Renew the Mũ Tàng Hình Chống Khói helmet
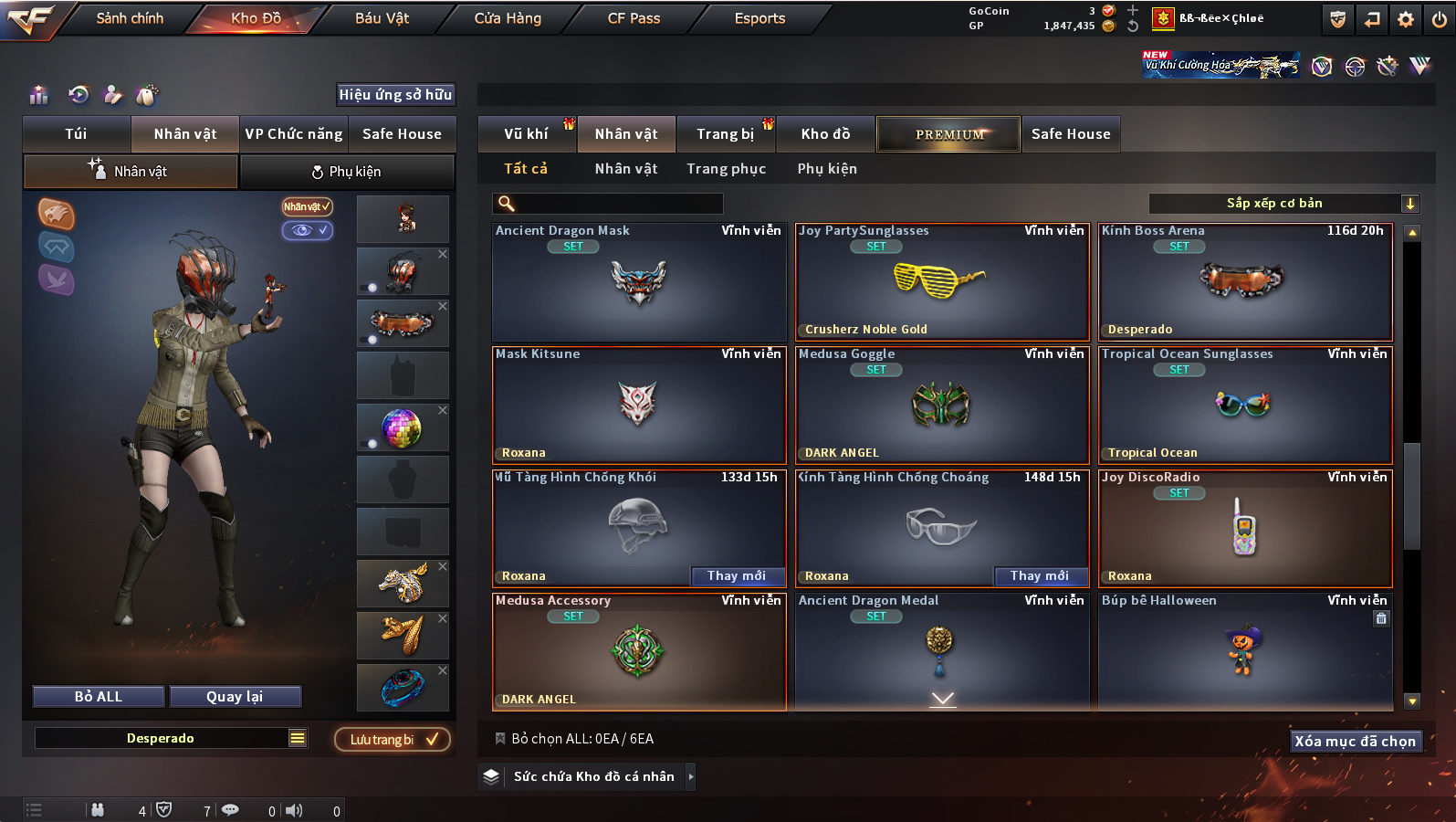 coord(737,575)
